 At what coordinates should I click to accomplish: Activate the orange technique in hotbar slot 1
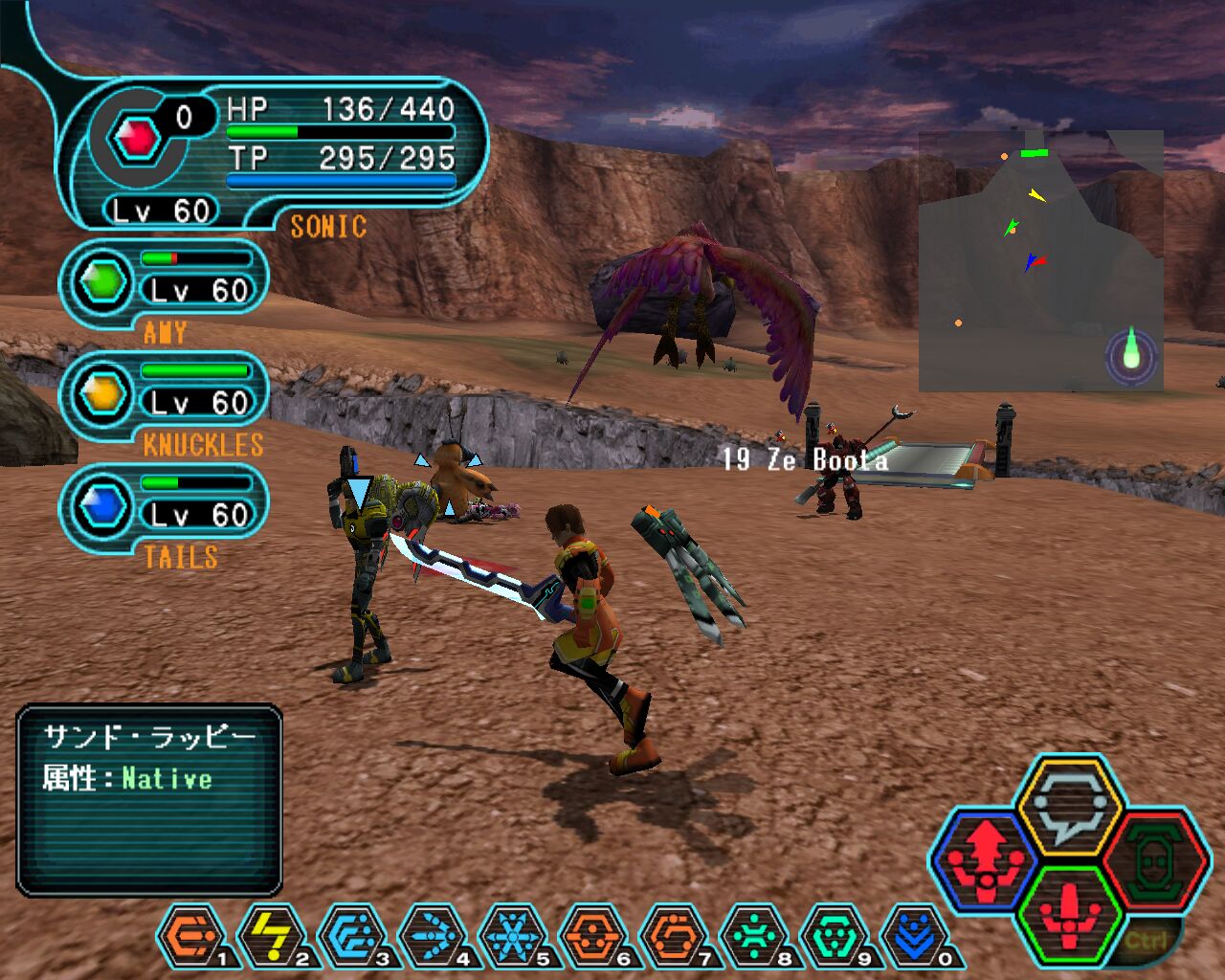[190, 935]
